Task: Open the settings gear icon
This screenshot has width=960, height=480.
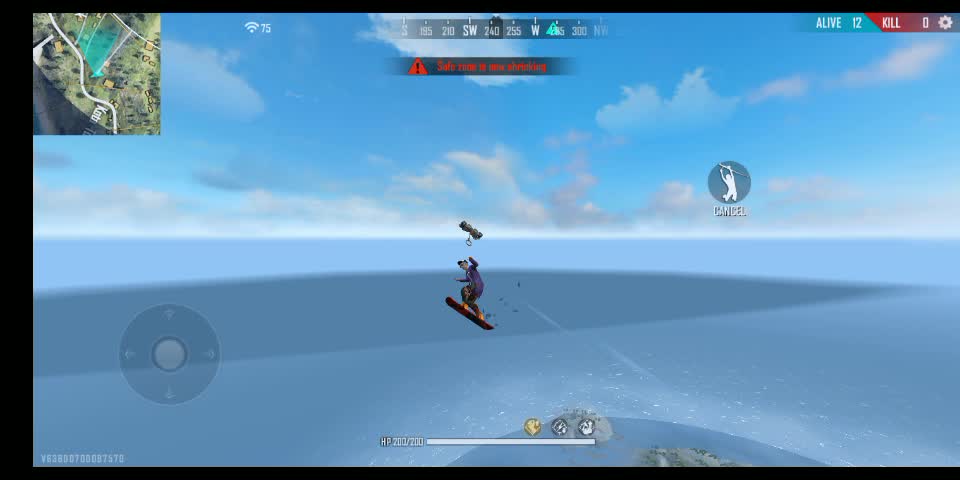Action: coord(945,22)
